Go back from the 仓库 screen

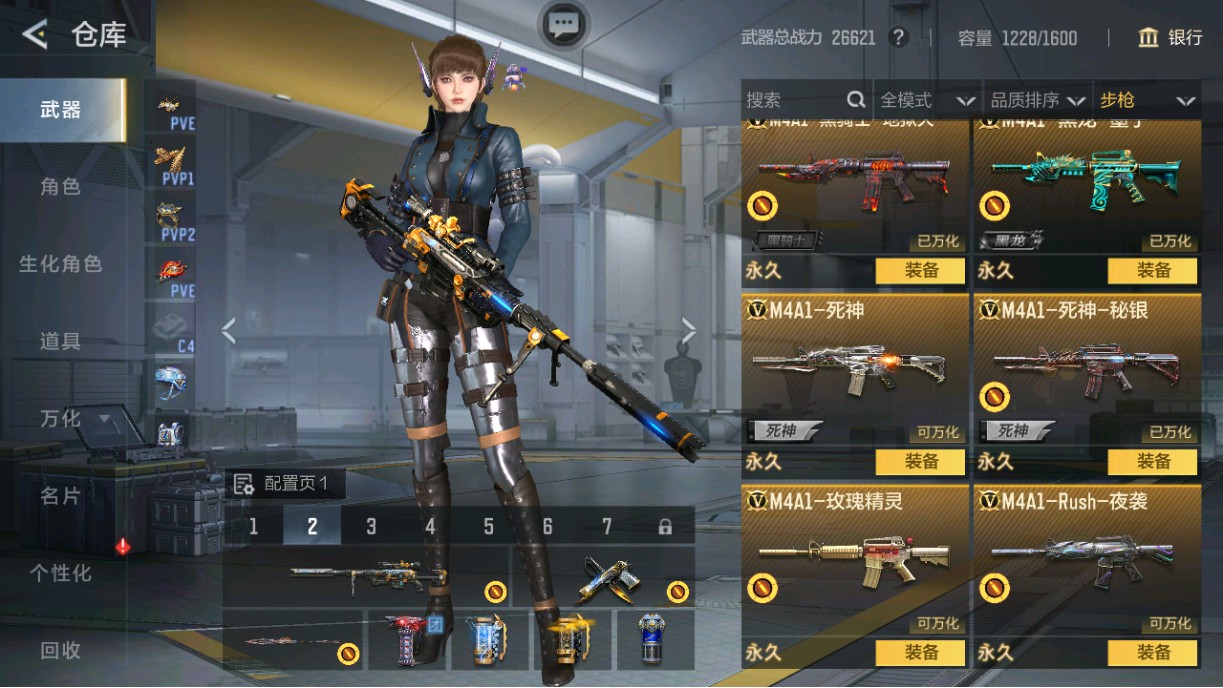coord(35,35)
